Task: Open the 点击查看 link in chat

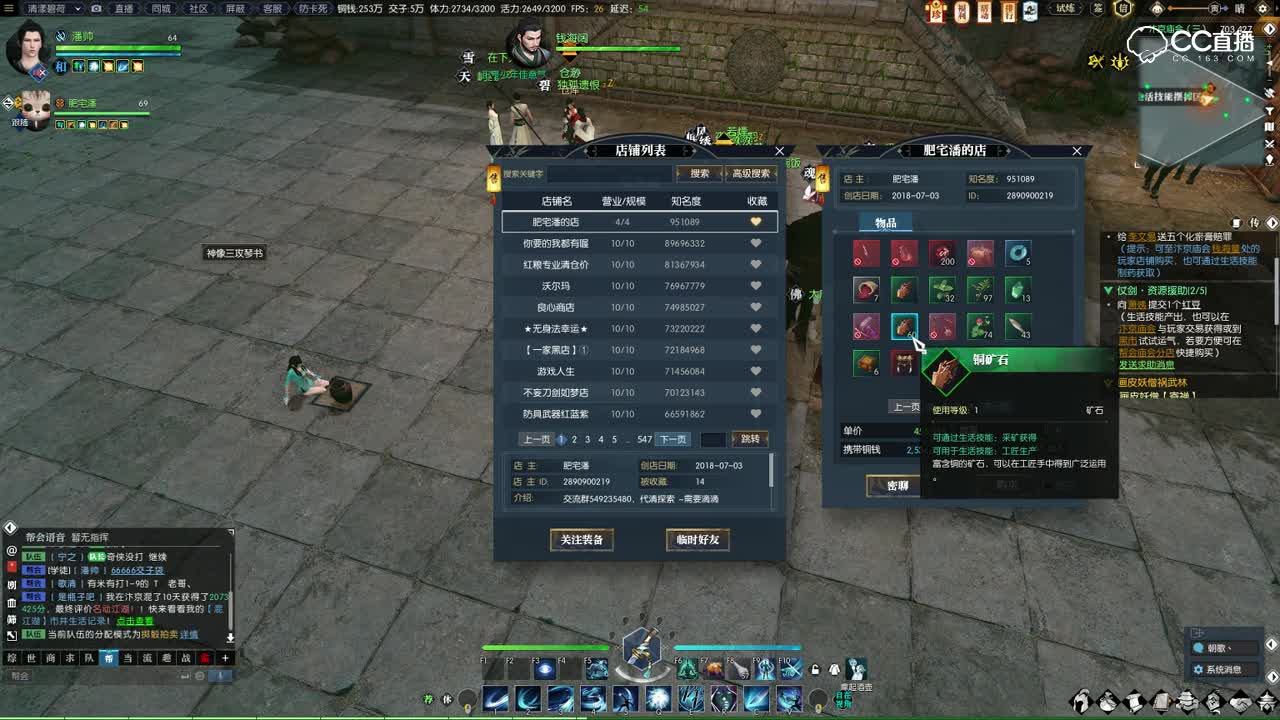Action: tap(134, 621)
